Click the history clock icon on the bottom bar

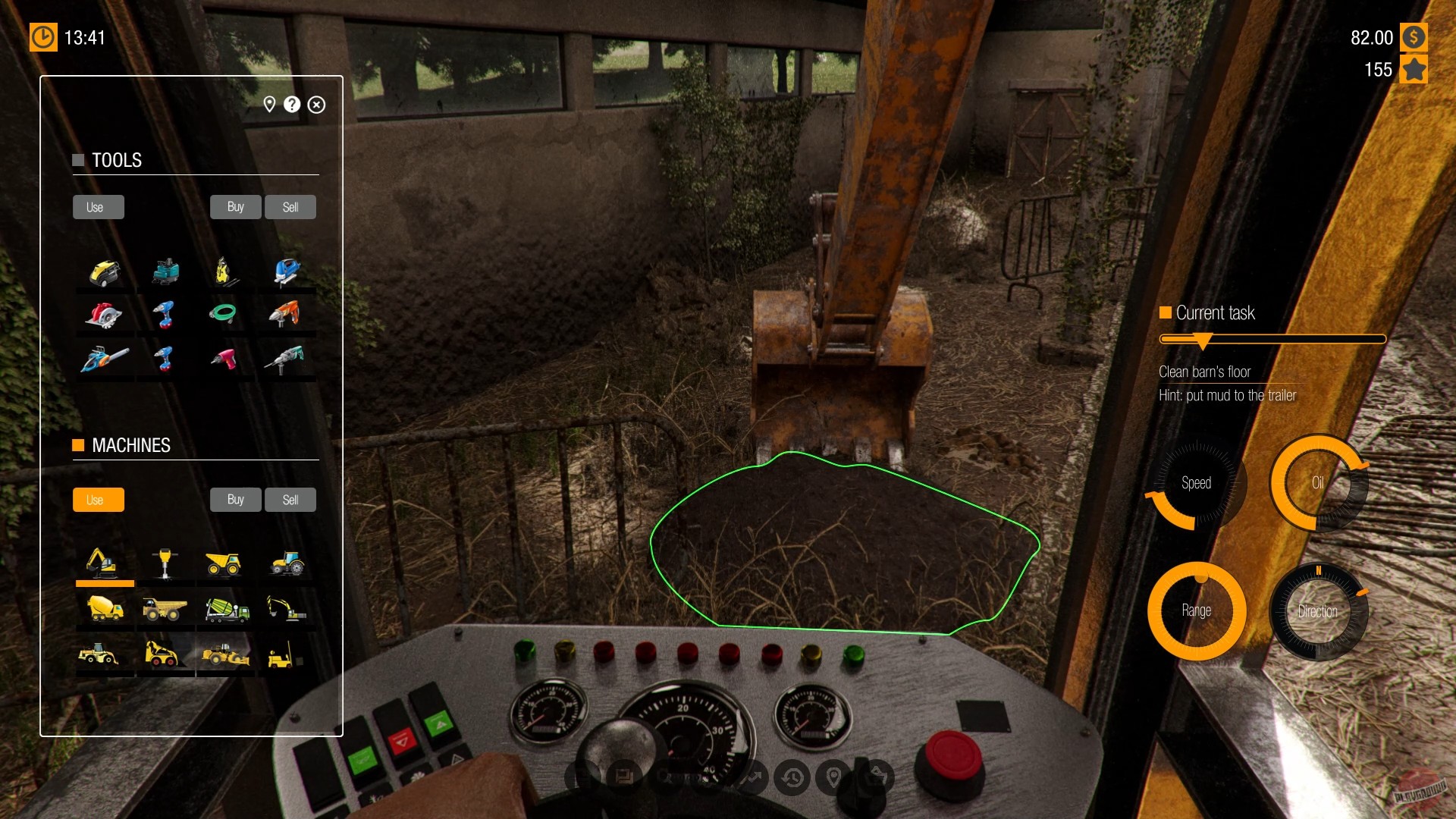(792, 777)
